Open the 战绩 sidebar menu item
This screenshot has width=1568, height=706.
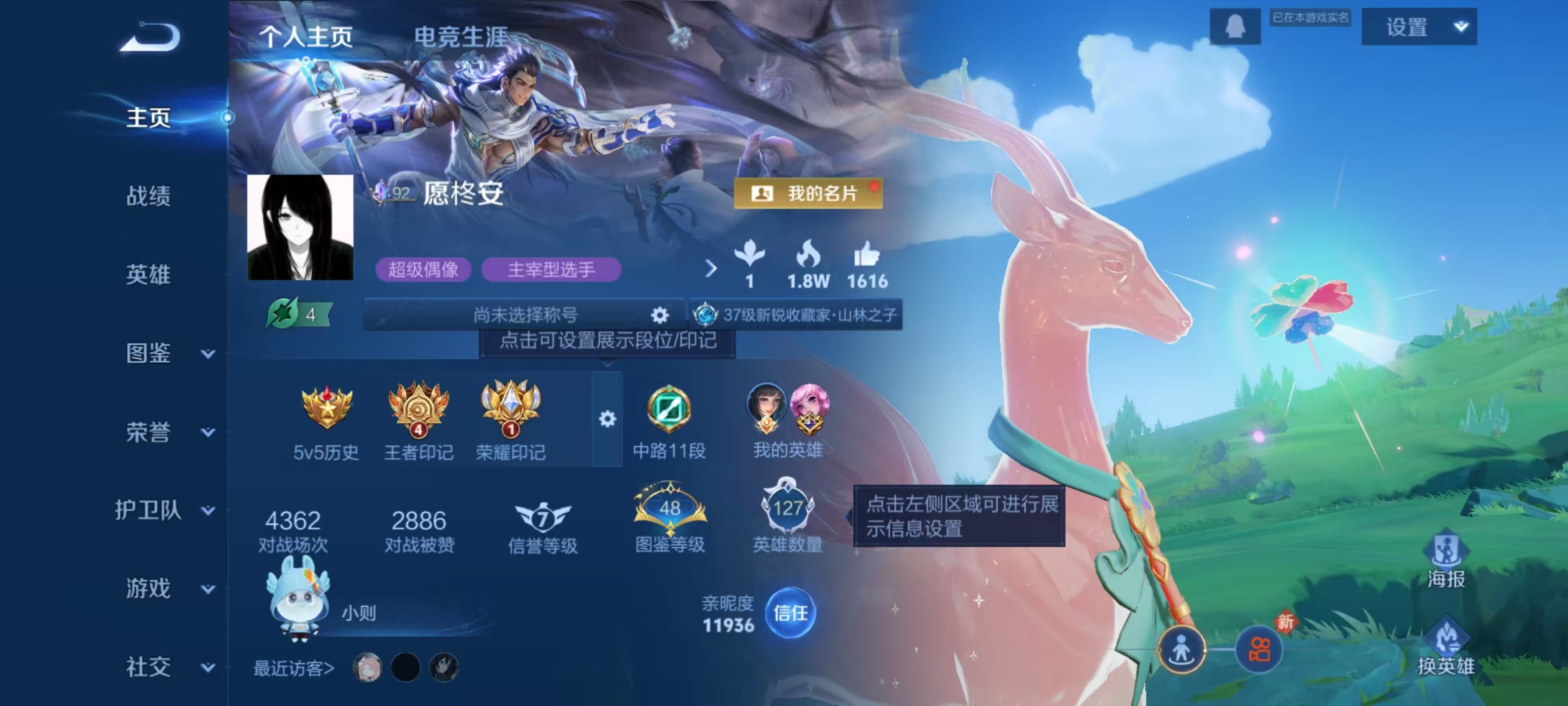tap(149, 198)
